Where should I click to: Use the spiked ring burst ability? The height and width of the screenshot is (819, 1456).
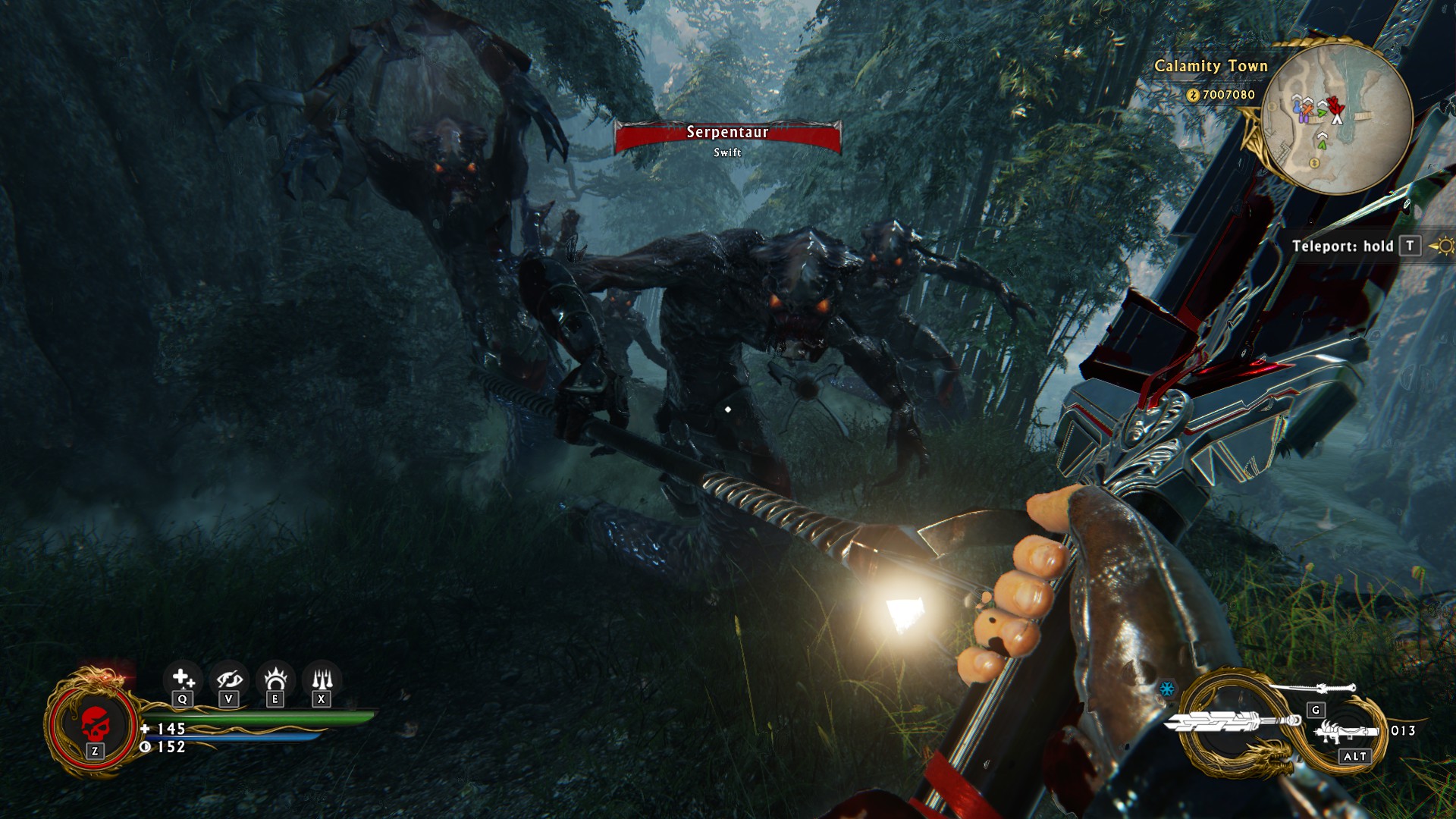[x=275, y=677]
